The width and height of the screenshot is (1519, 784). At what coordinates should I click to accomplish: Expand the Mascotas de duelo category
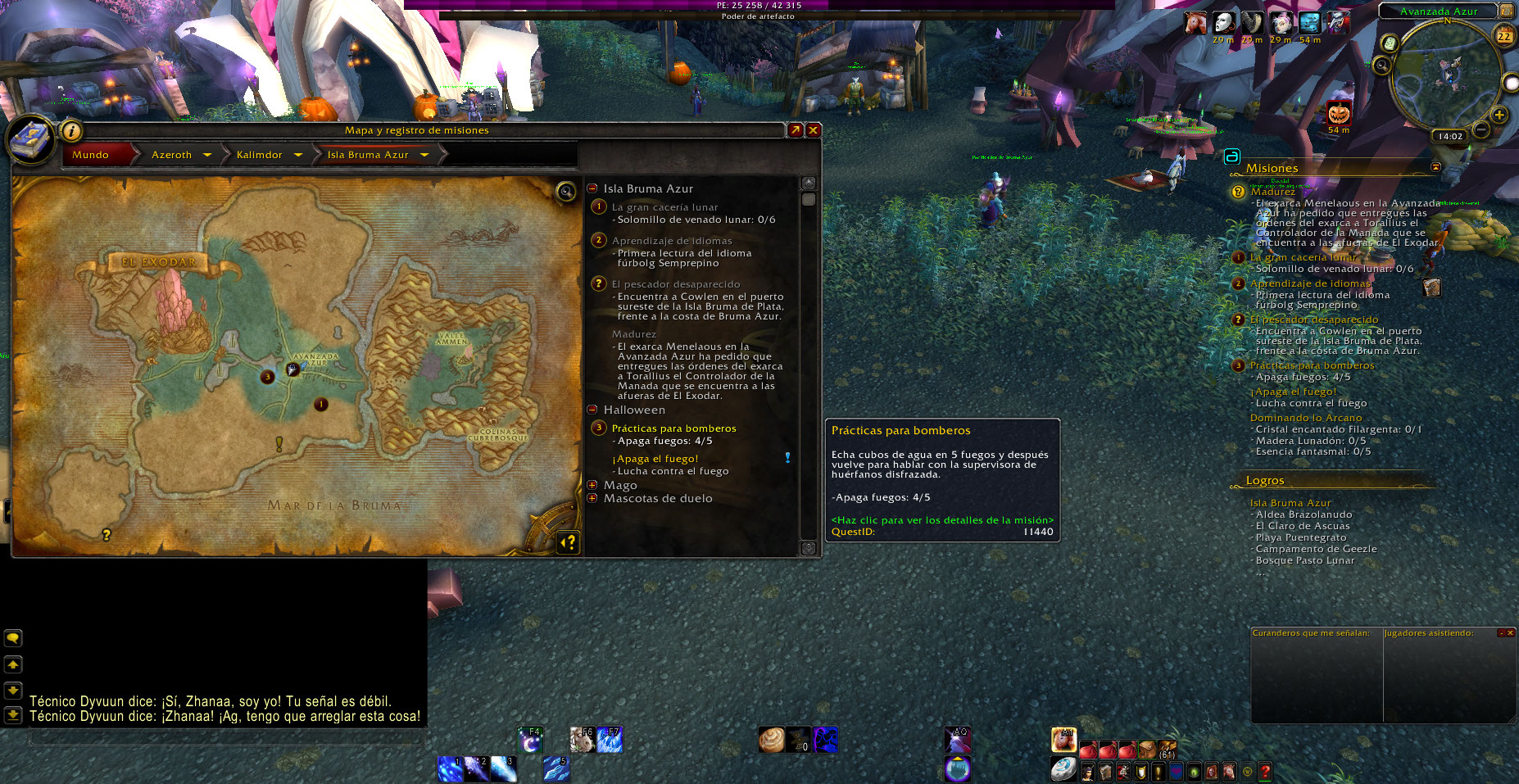pos(592,498)
